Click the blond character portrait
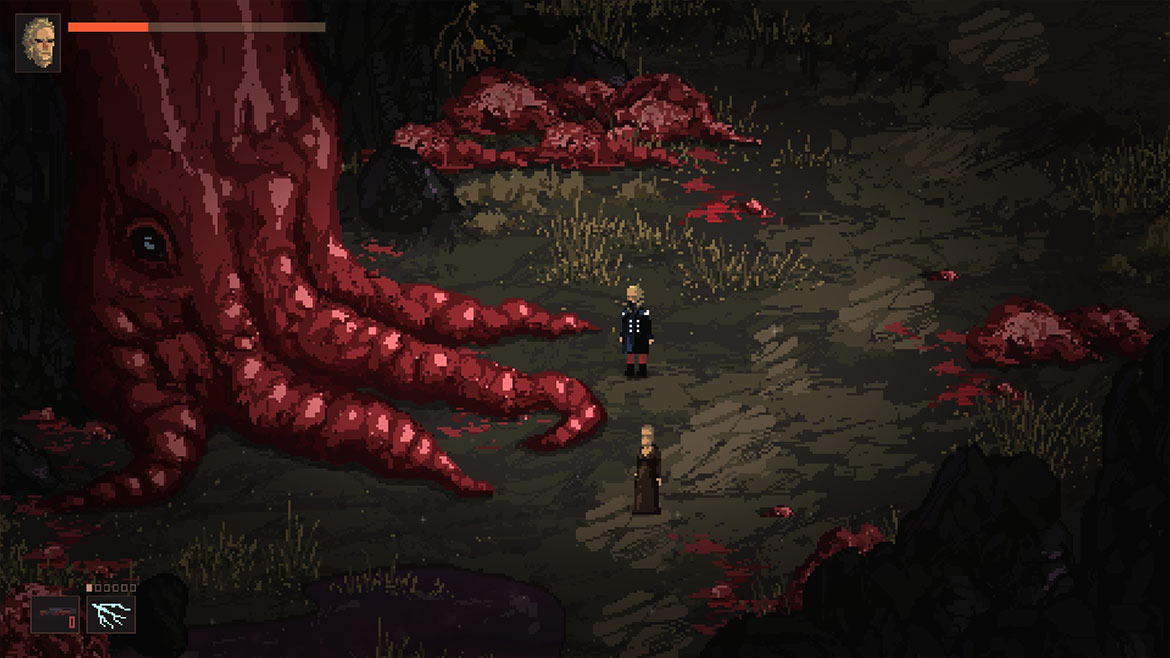1170x658 pixels. pos(38,36)
